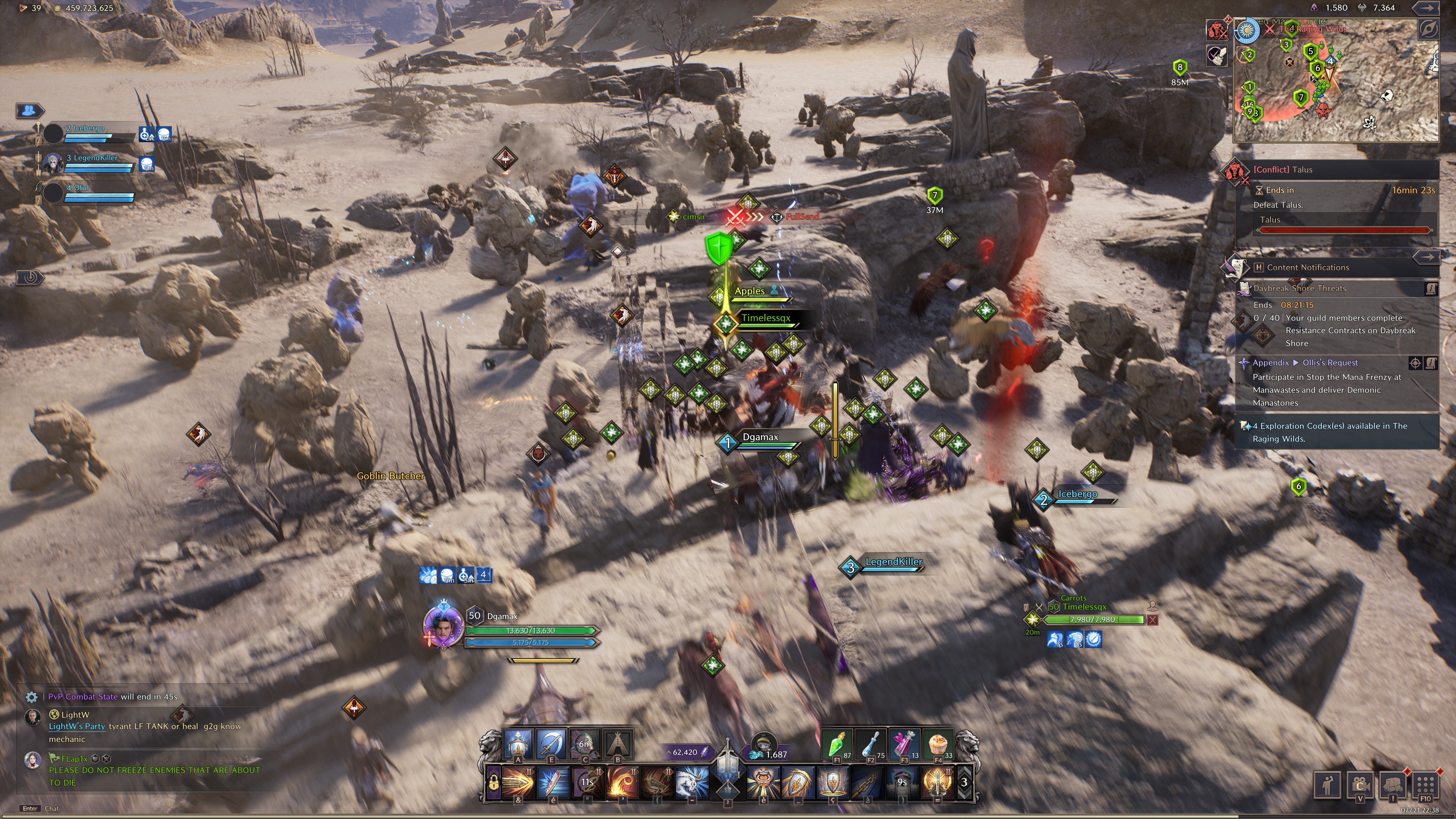The width and height of the screenshot is (1456, 819).
Task: Toggle the compass button beside minimap
Action: click(x=1428, y=30)
